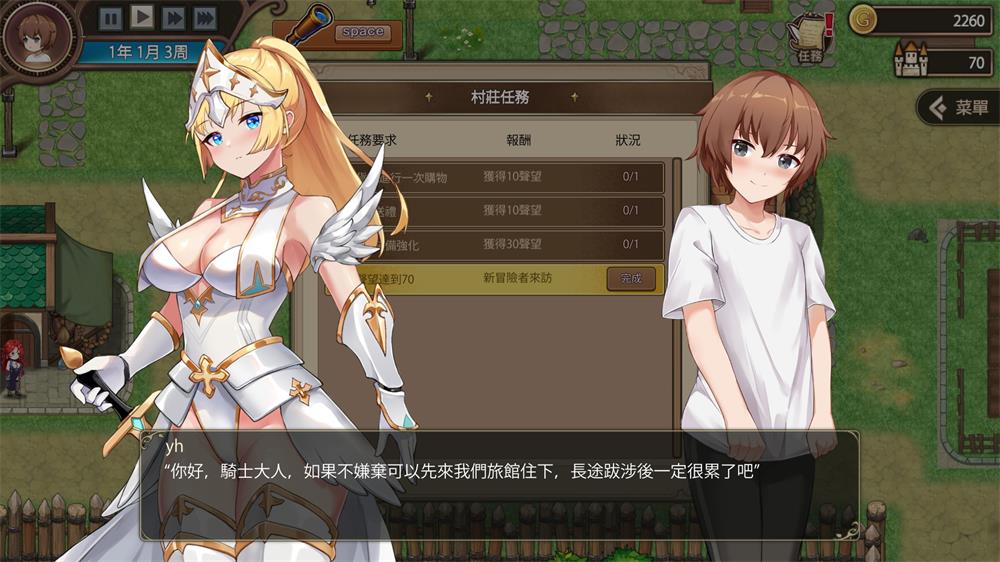Switch to triple fast-forward speed
The image size is (1000, 562).
[204, 17]
